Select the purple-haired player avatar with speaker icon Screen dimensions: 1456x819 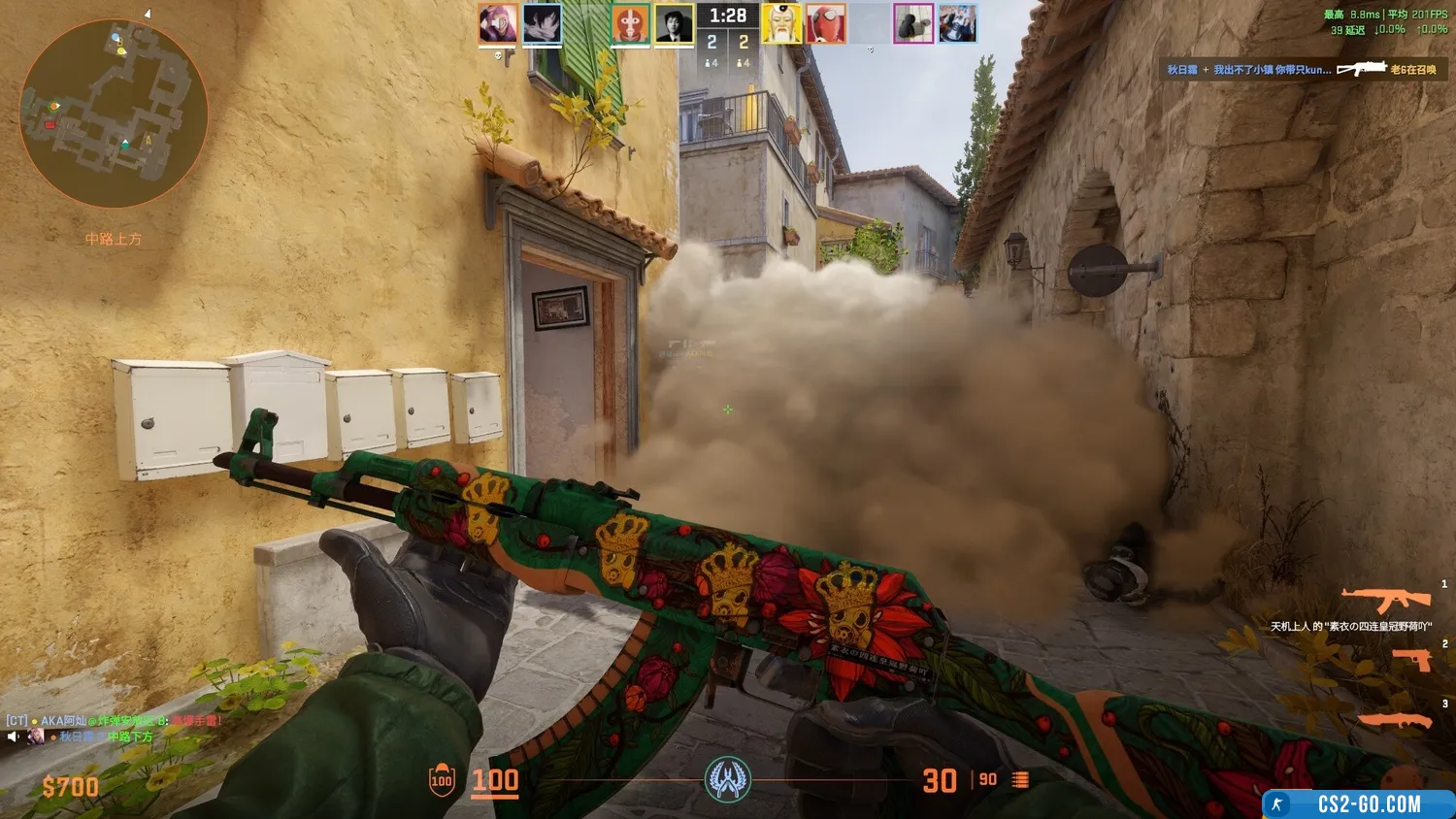coord(498,24)
